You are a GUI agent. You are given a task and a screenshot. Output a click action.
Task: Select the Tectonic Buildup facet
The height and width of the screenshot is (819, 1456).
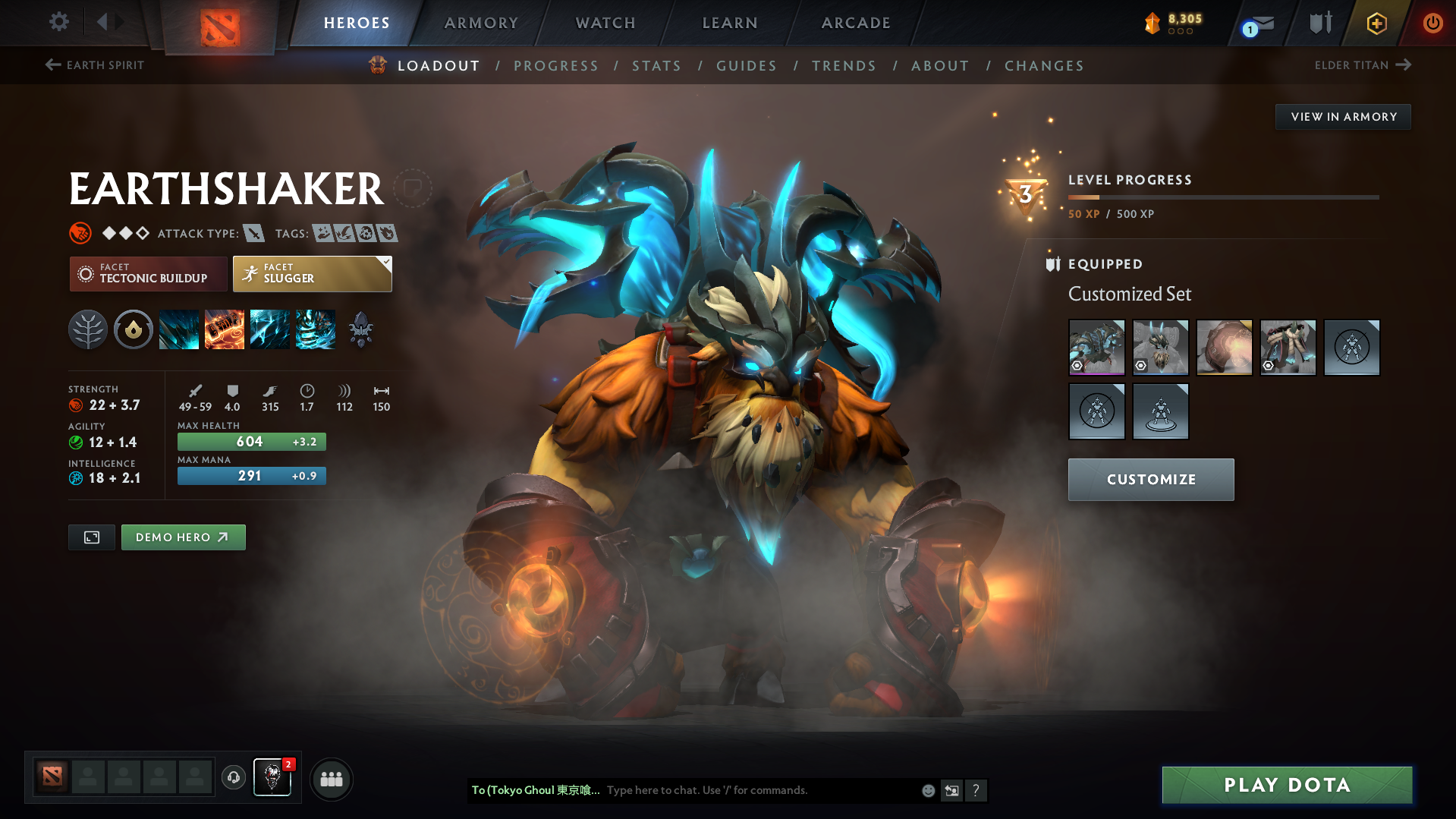click(x=148, y=273)
